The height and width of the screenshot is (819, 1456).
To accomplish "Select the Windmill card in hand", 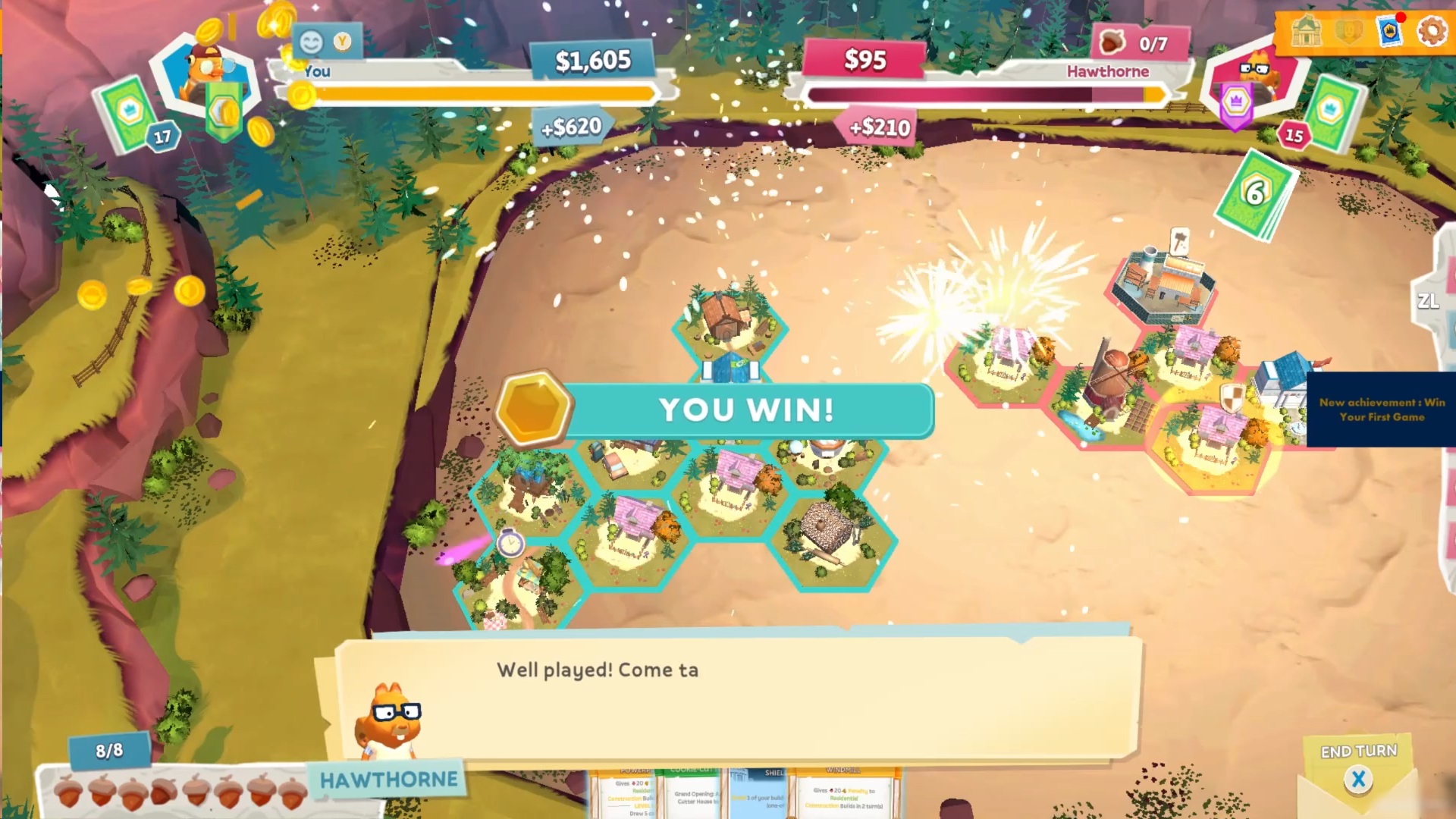I will click(x=845, y=793).
